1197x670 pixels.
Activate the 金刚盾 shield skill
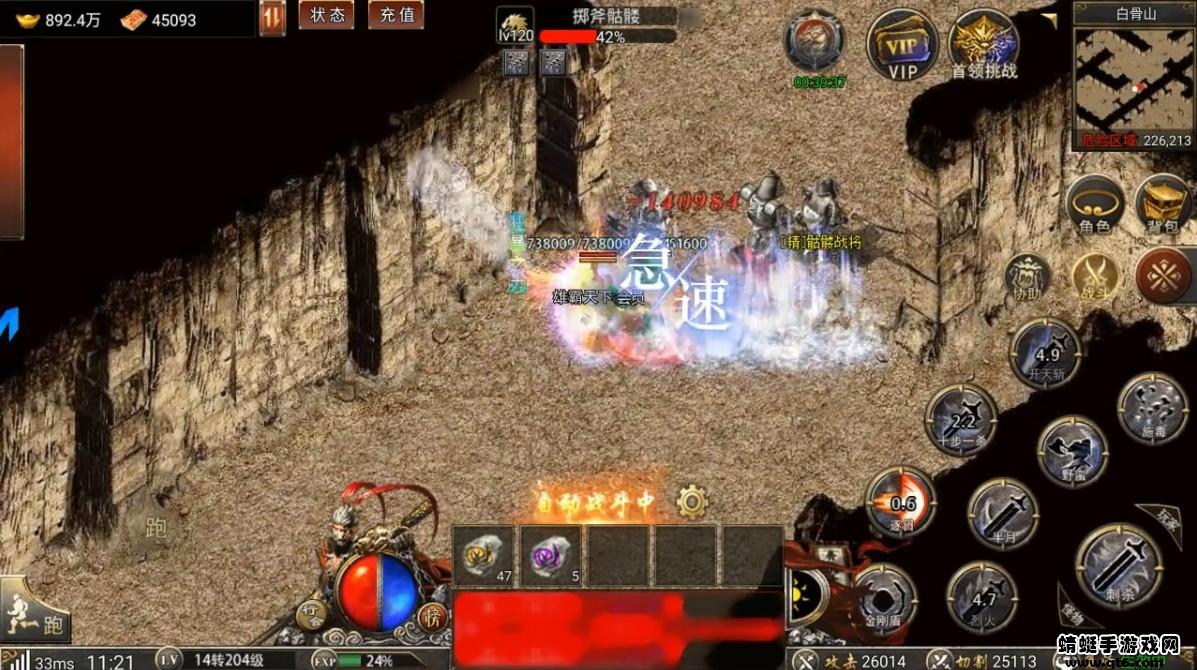[885, 601]
